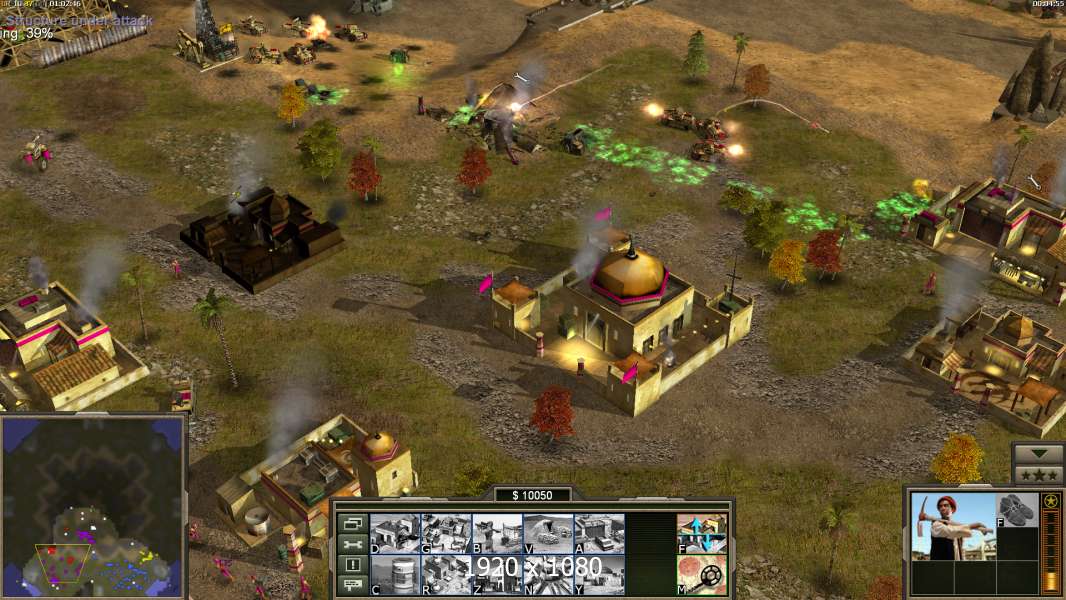
Task: Choose the garage structure icon marked A
Action: pos(599,533)
